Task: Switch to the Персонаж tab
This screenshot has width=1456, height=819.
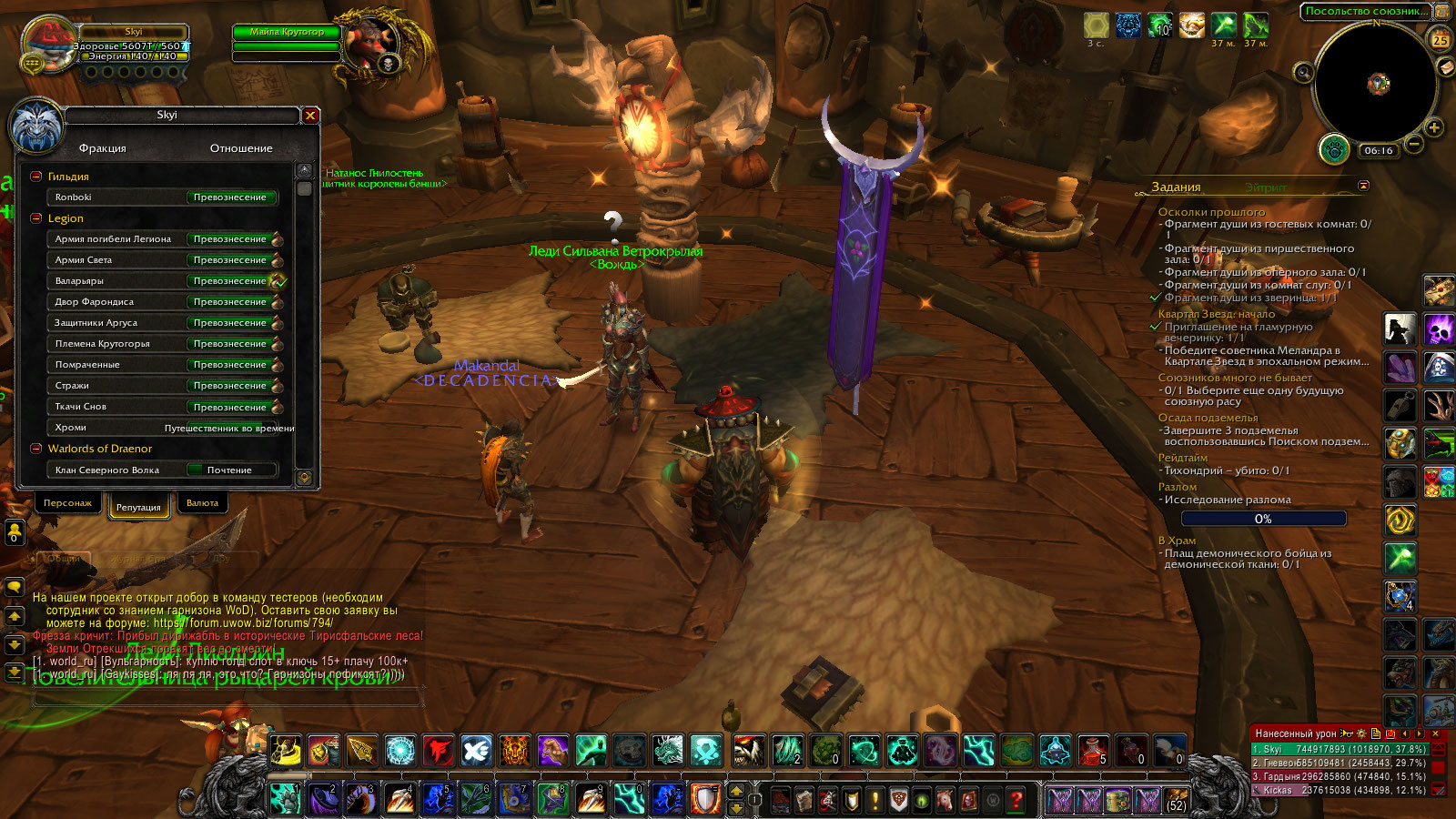Action: [x=67, y=503]
